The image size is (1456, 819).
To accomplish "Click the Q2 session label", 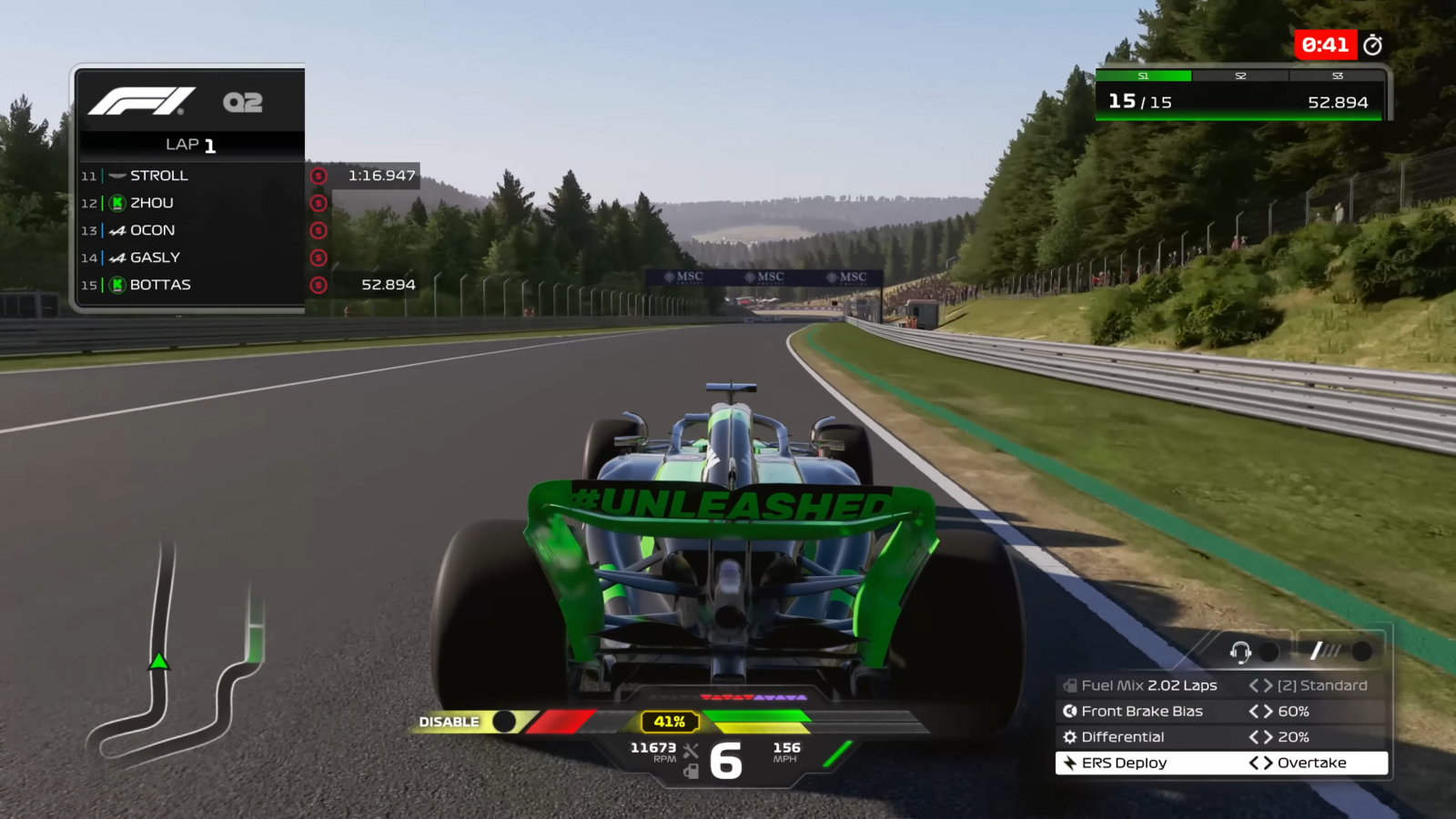I will [242, 102].
